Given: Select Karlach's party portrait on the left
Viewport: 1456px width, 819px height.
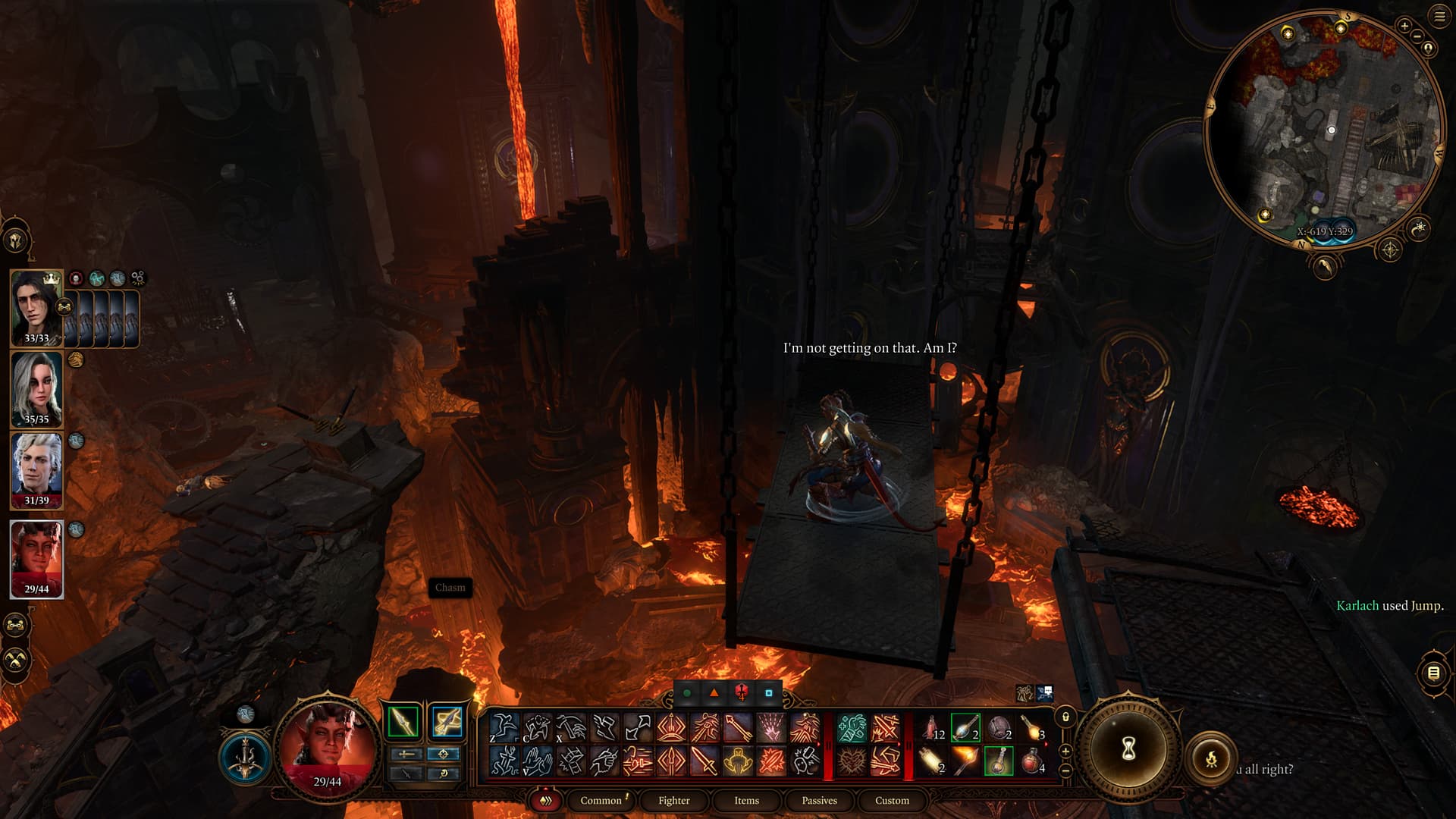Looking at the screenshot, I should pos(36,560).
